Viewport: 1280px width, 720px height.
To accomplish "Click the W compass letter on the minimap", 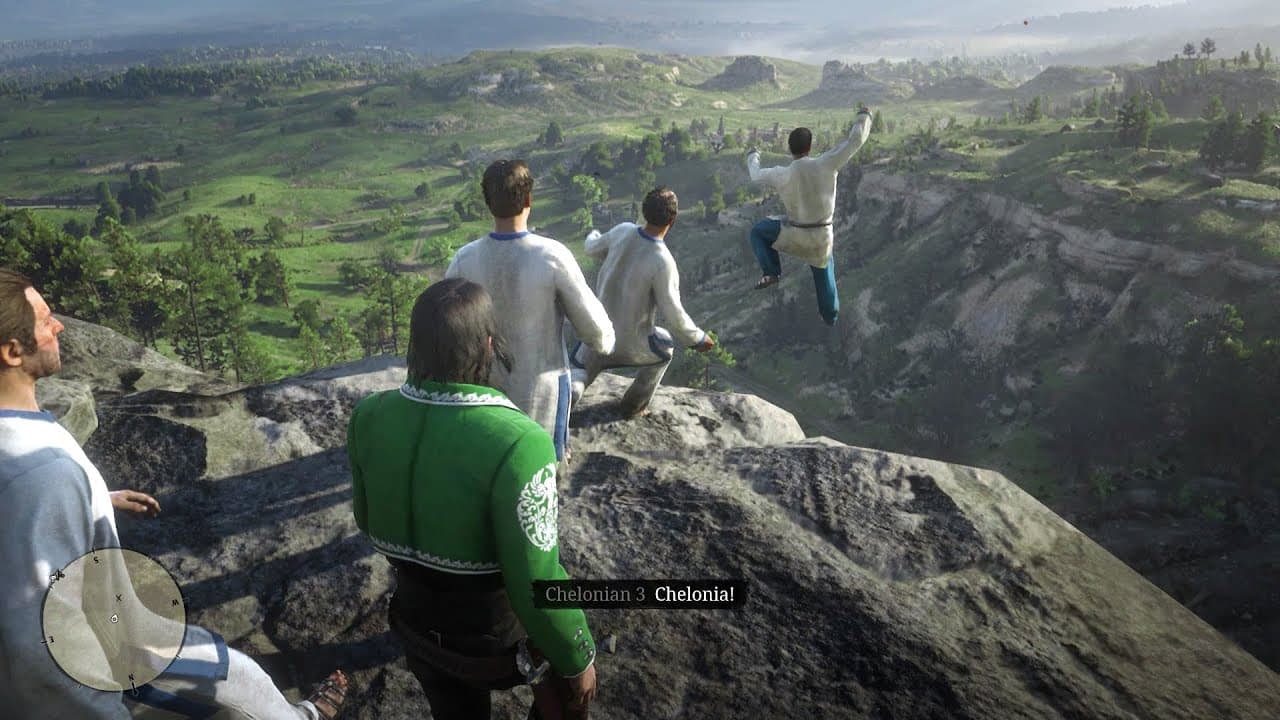I will [174, 602].
